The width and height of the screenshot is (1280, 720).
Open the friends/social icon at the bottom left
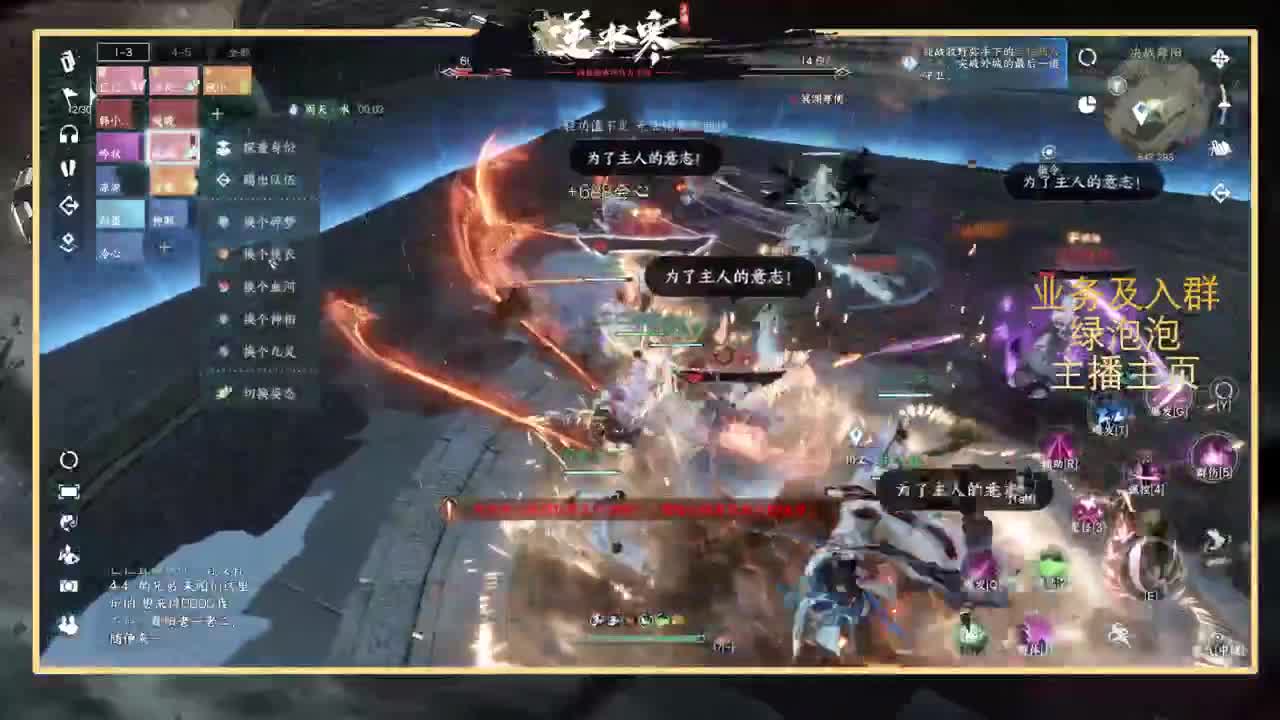(68, 626)
